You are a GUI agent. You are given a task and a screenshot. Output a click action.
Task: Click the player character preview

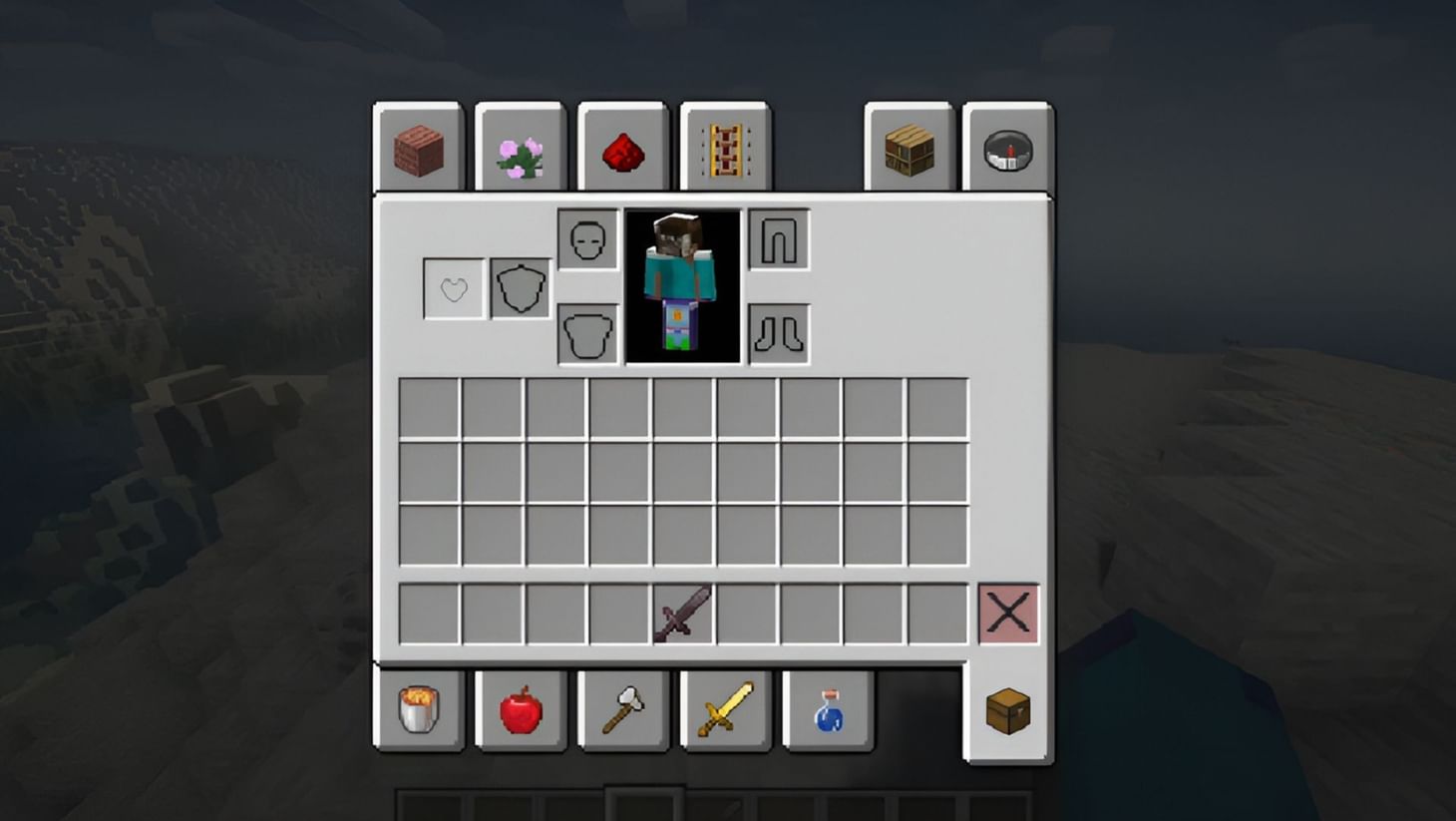point(683,286)
